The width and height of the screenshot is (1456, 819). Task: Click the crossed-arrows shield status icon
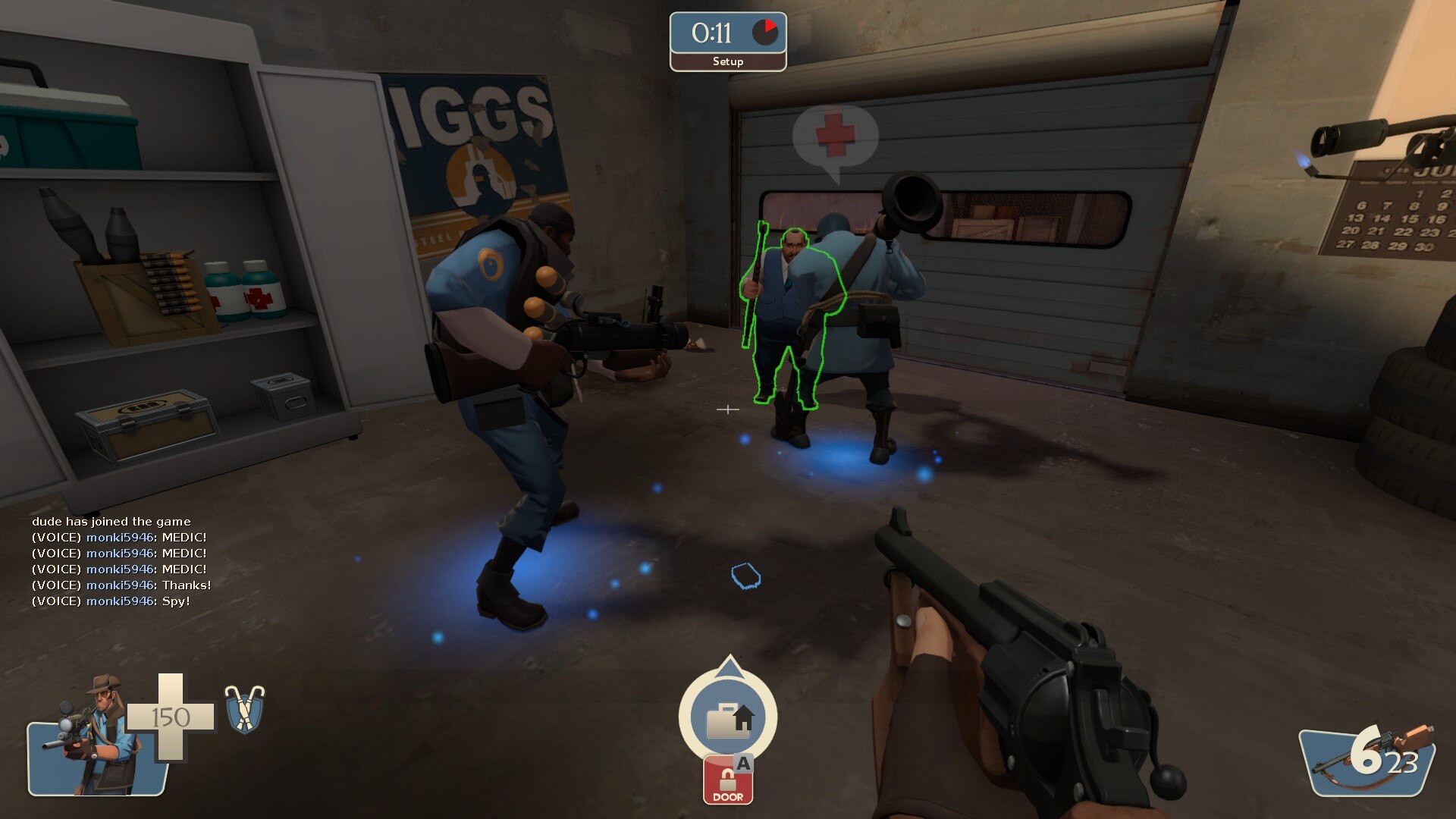point(244,709)
